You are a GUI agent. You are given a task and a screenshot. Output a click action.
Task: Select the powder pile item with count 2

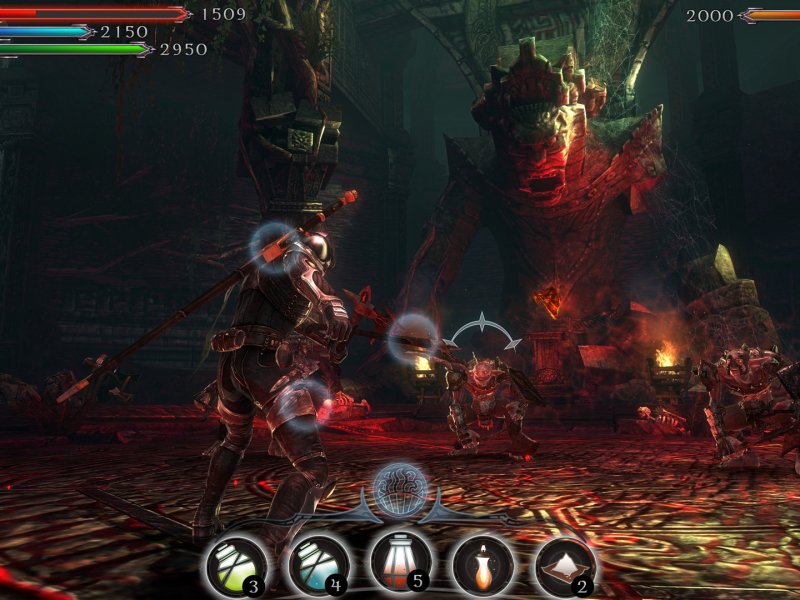coord(564,566)
